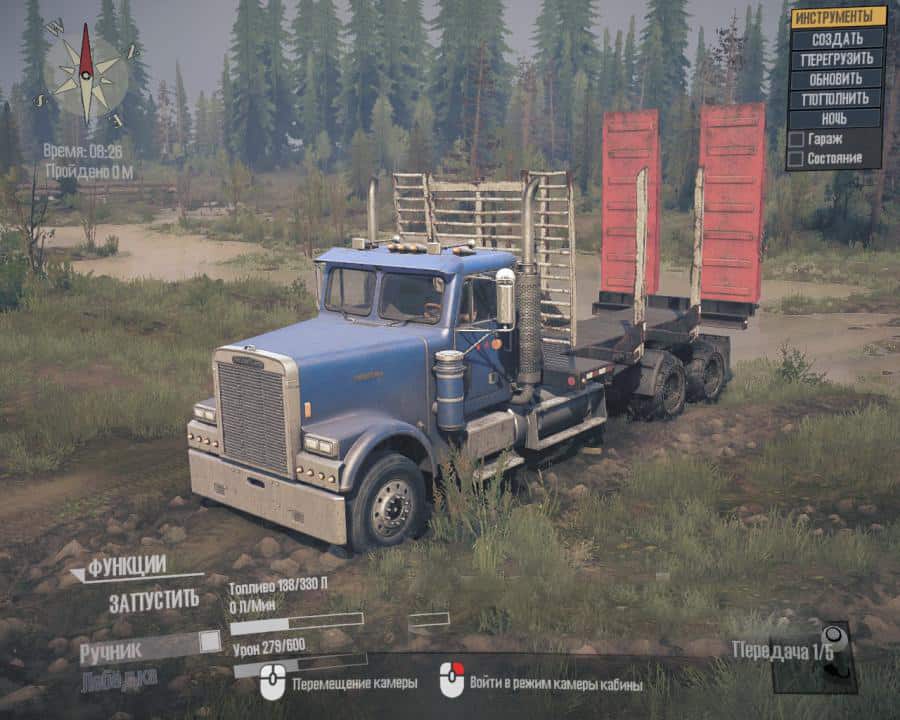The height and width of the screenshot is (720, 900).
Task: Tick the Гараж checkbox
Action: [x=796, y=139]
